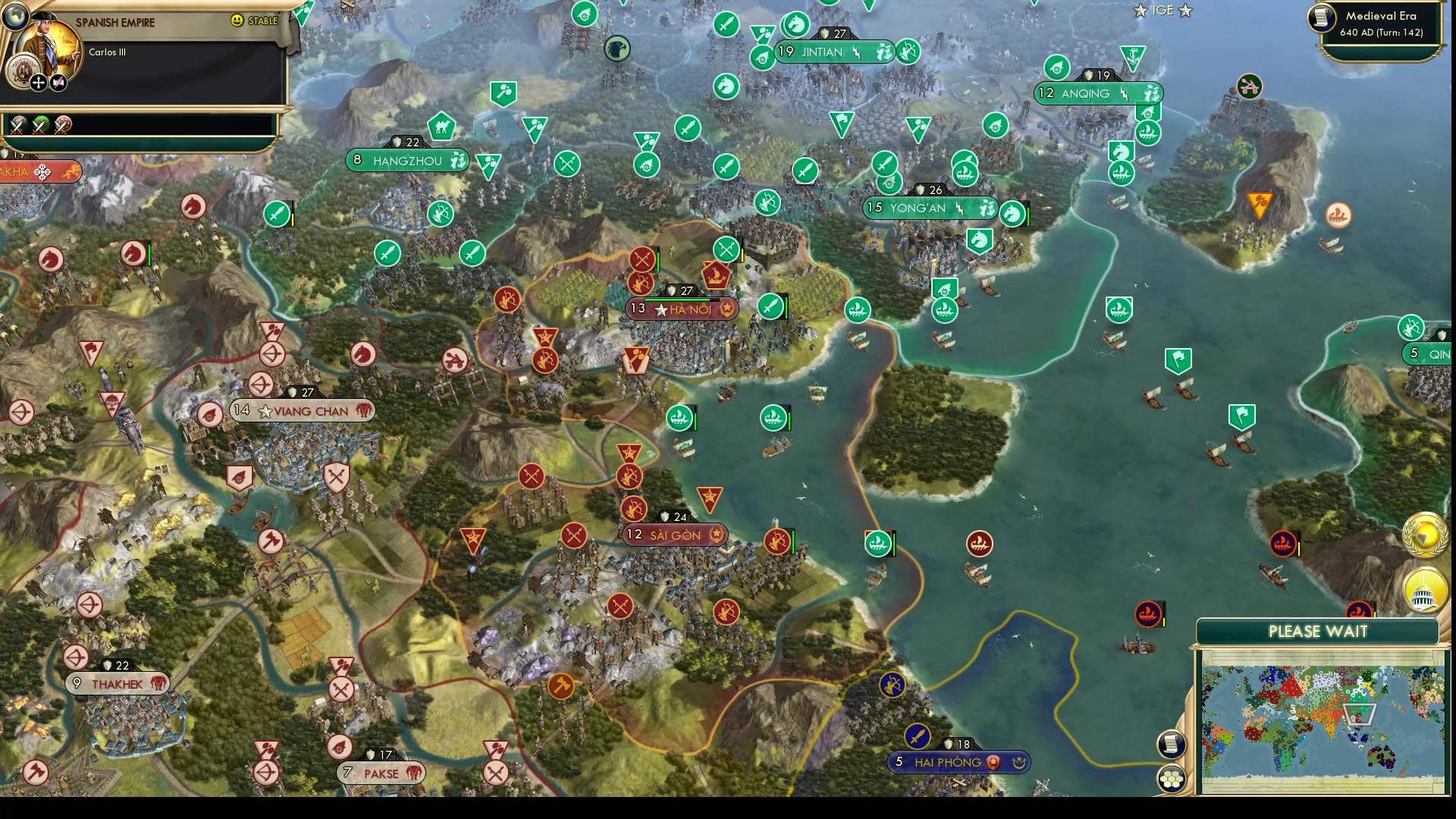Click the strategic view globe in top-left corner
Image resolution: width=1456 pixels, height=819 pixels.
pyautogui.click(x=17, y=17)
